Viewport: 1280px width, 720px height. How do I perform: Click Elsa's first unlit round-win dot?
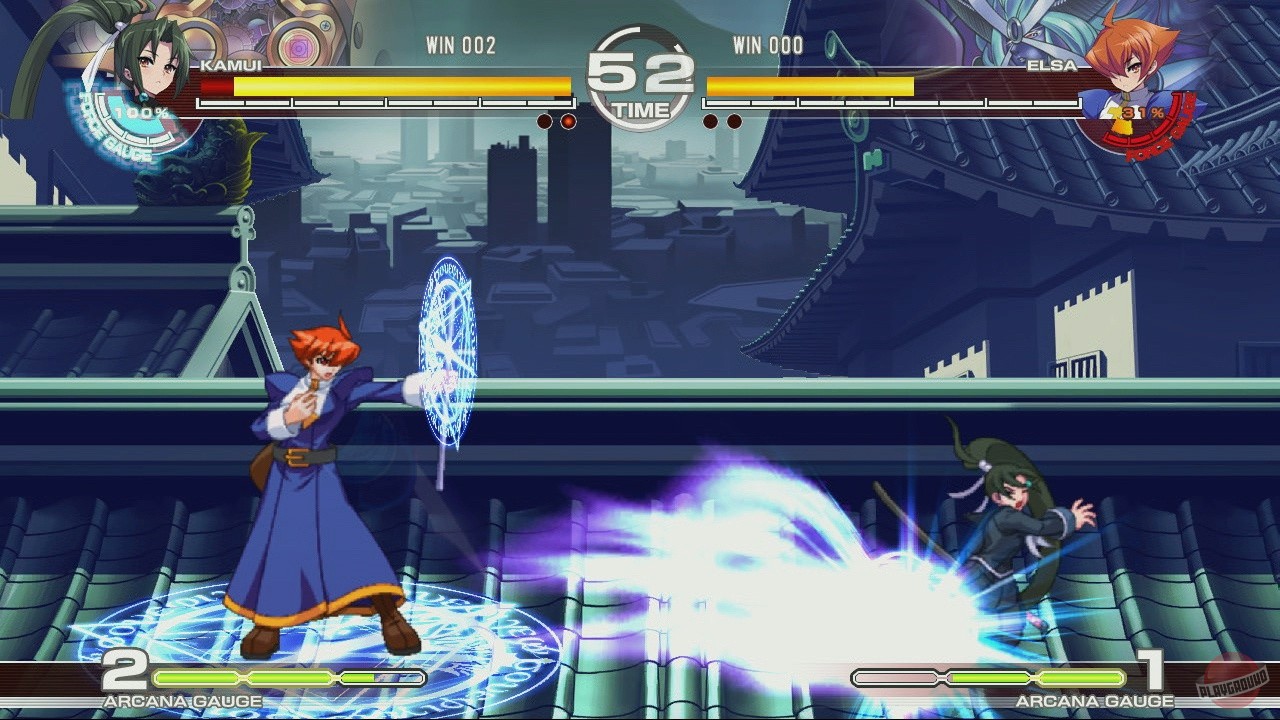click(709, 120)
